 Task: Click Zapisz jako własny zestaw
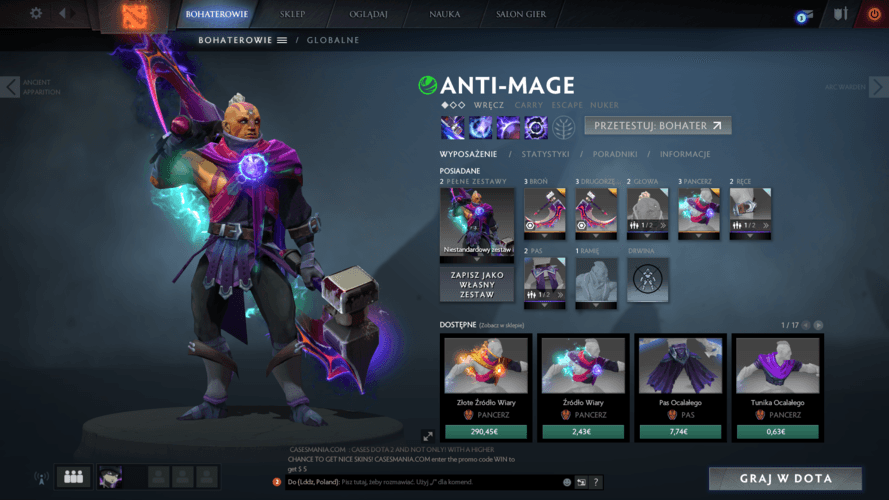click(x=477, y=283)
